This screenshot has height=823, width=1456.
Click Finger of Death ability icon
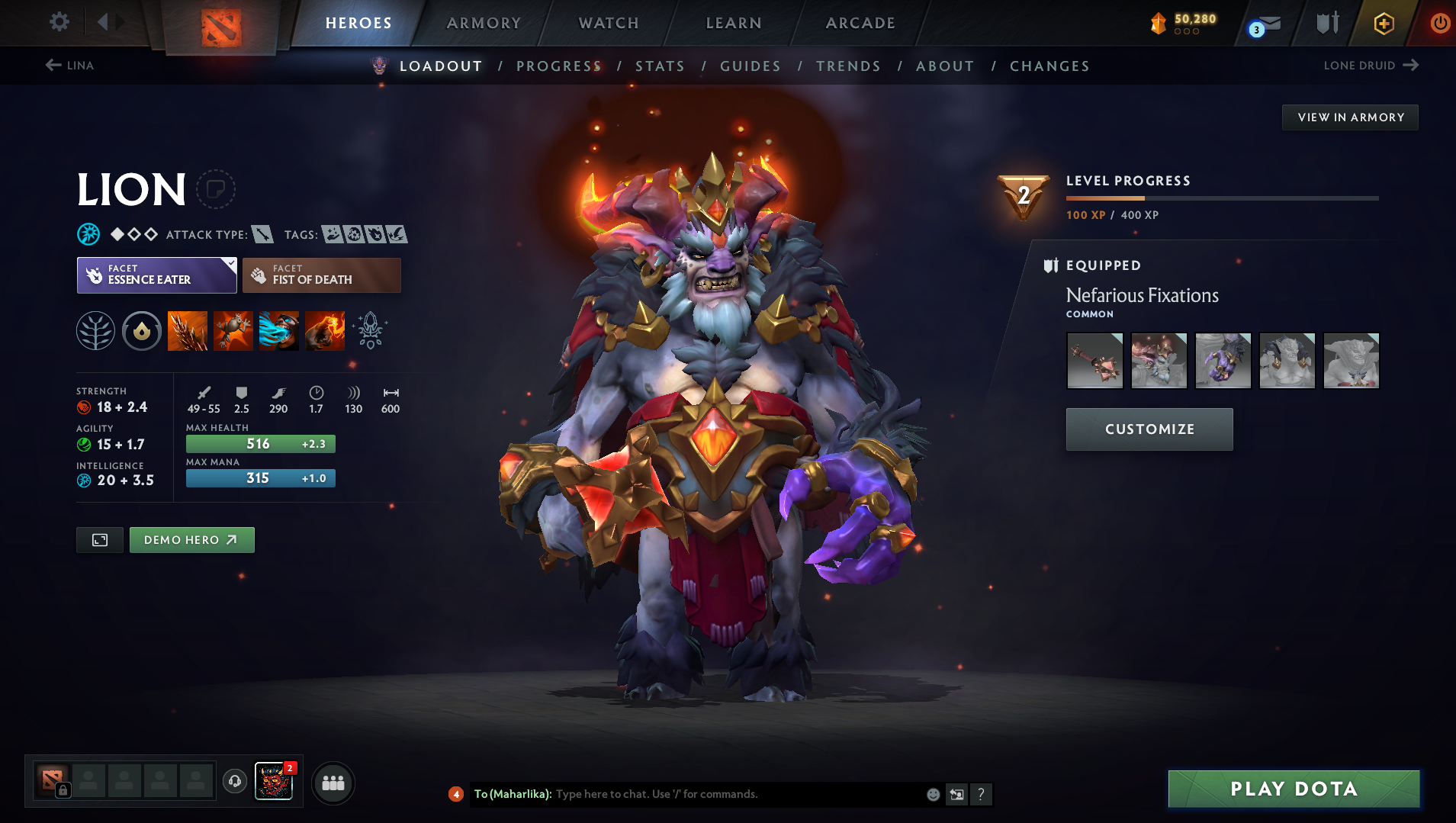(x=324, y=330)
